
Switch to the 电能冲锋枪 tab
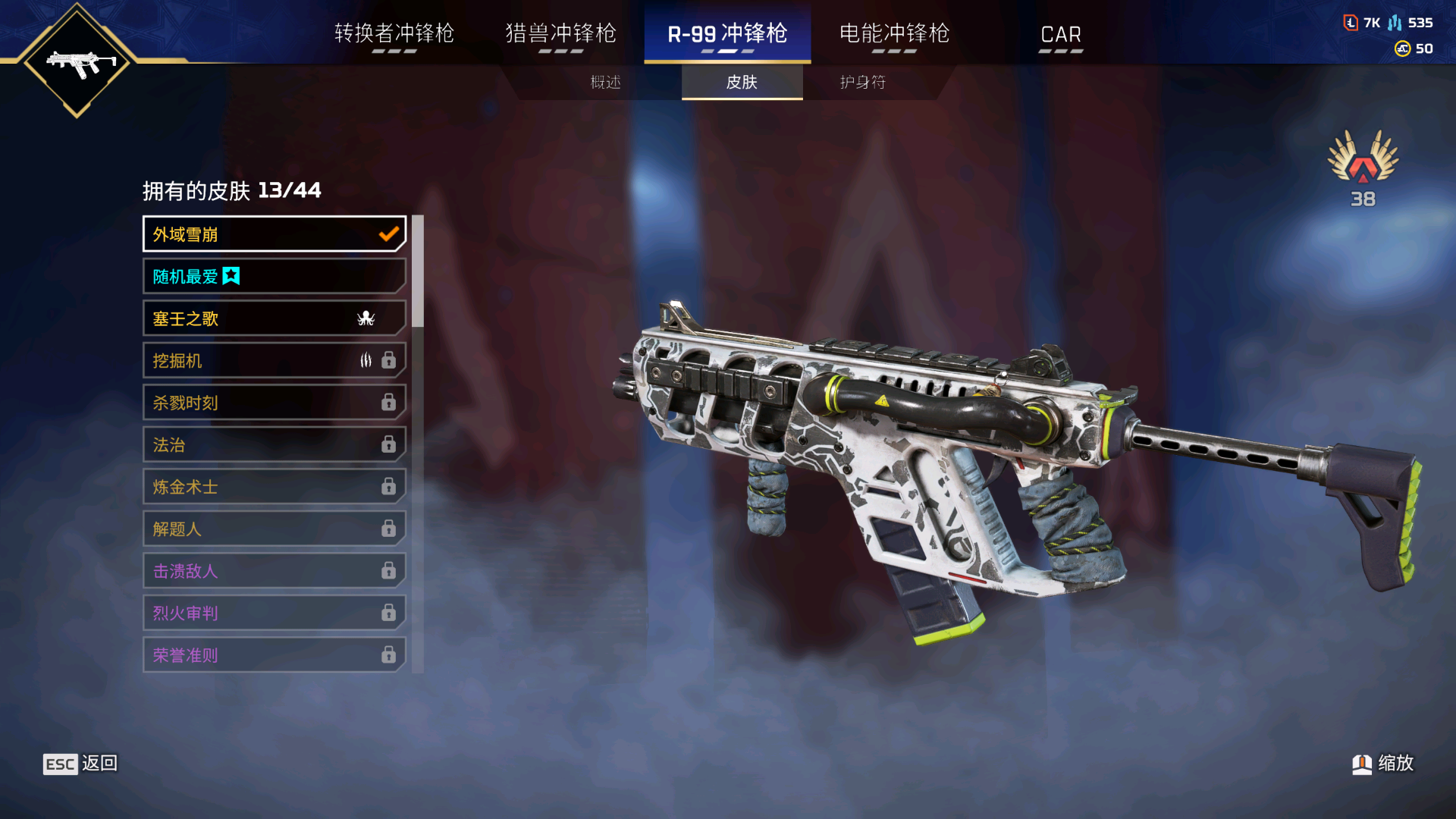click(894, 34)
